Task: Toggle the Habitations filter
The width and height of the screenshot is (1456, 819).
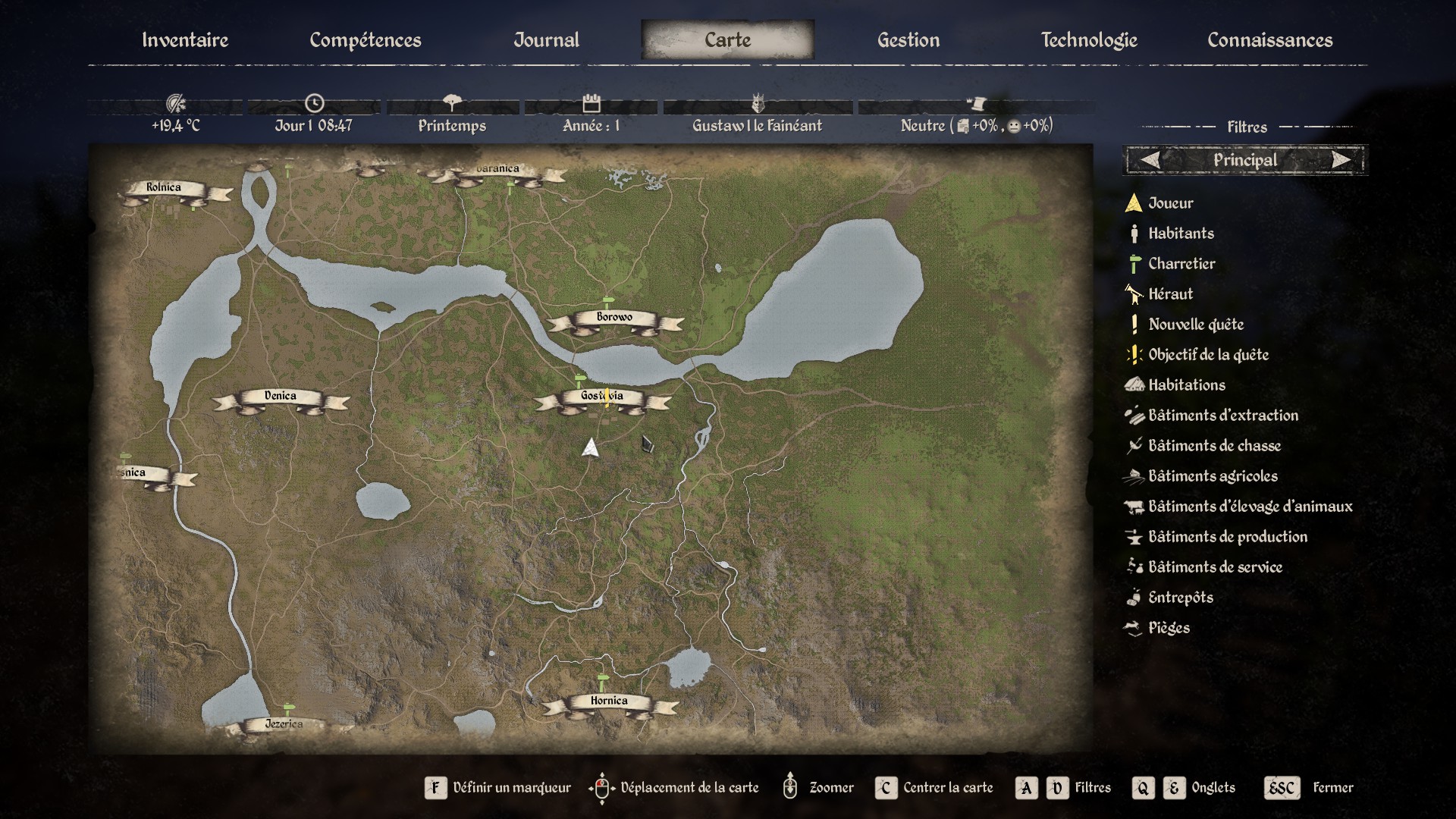Action: point(1186,385)
